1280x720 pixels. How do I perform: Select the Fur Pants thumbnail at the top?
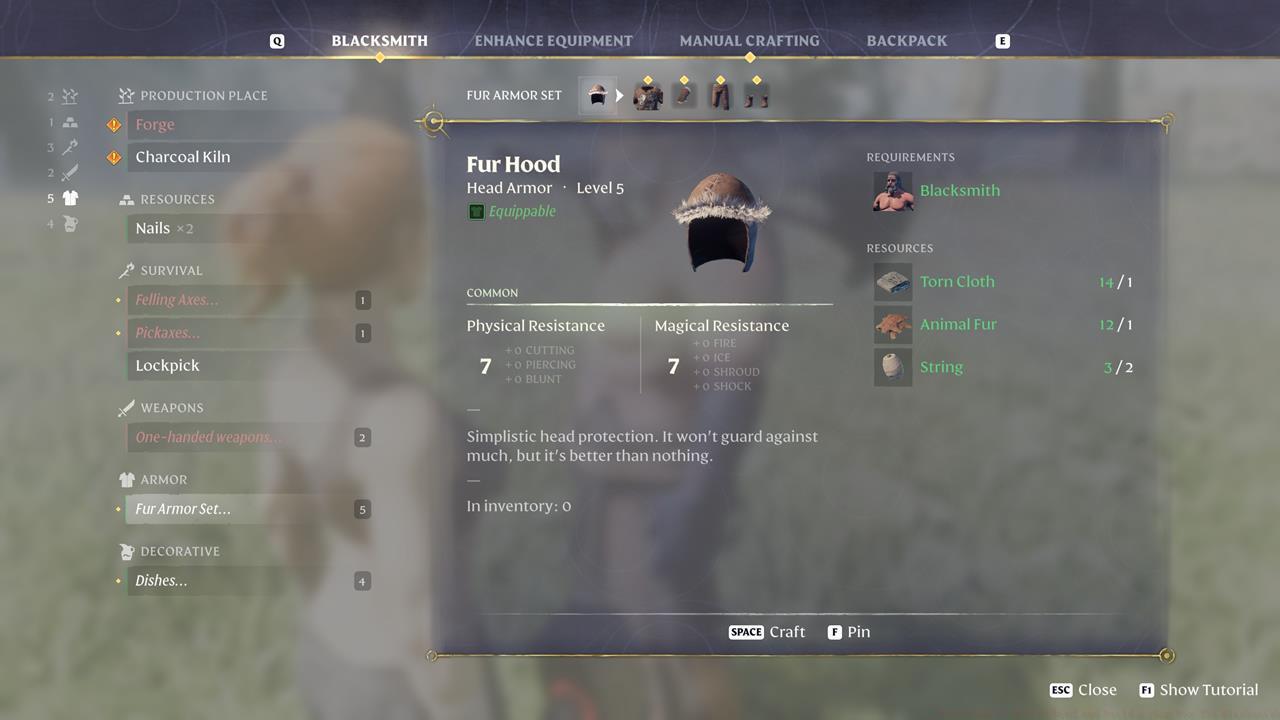[722, 93]
